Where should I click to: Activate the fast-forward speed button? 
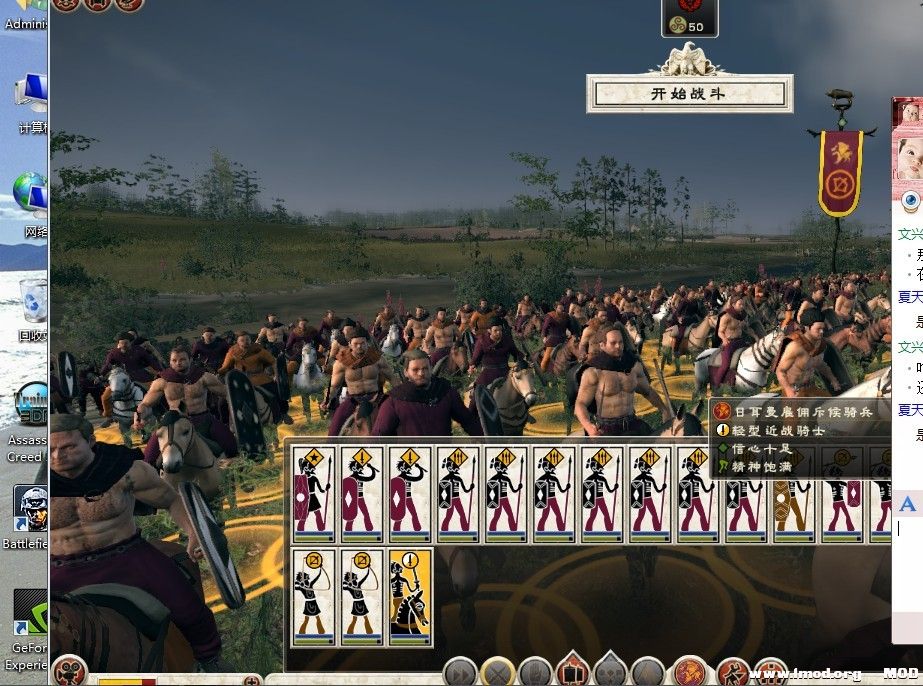[x=458, y=672]
